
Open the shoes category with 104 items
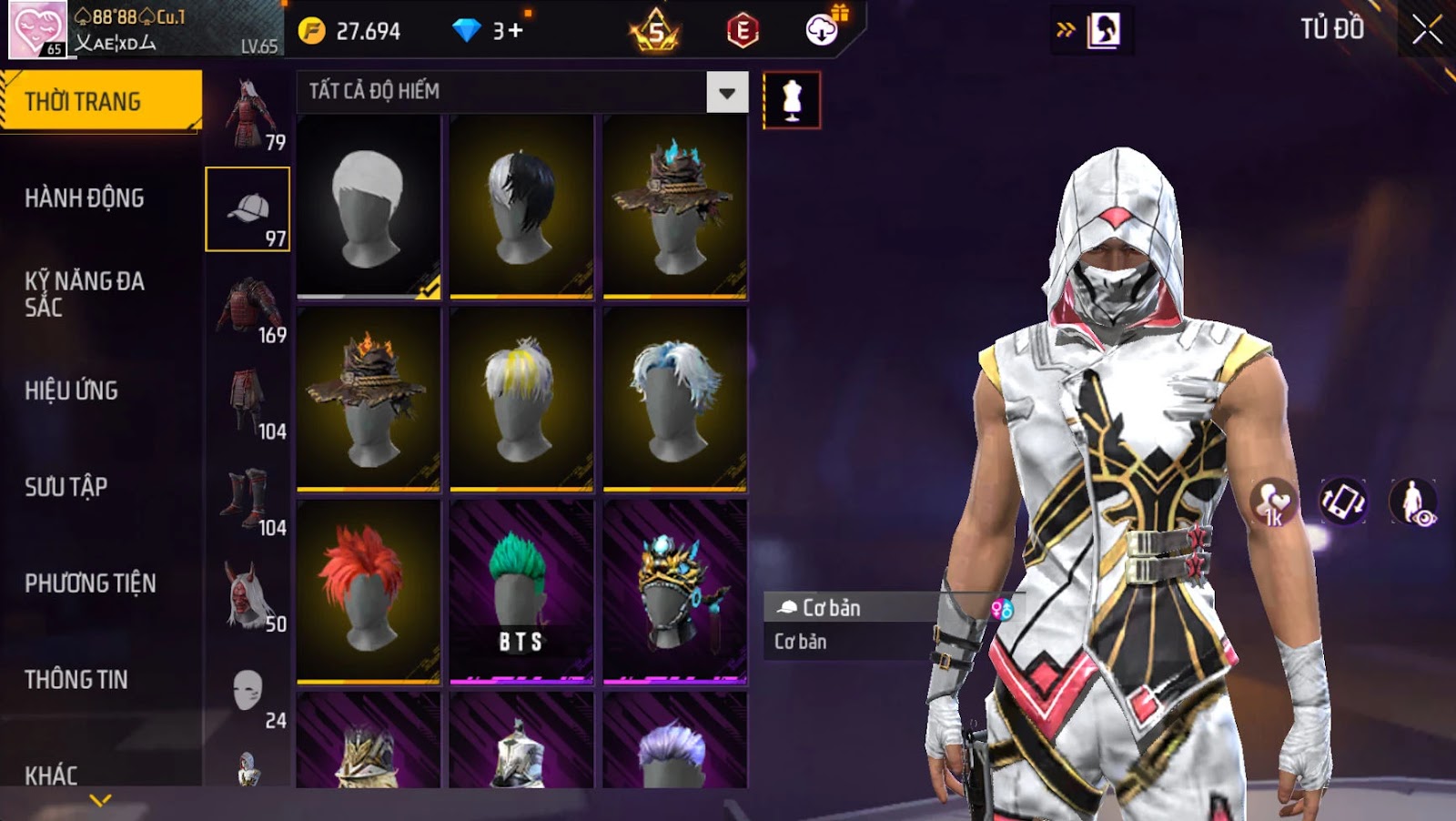(248, 501)
